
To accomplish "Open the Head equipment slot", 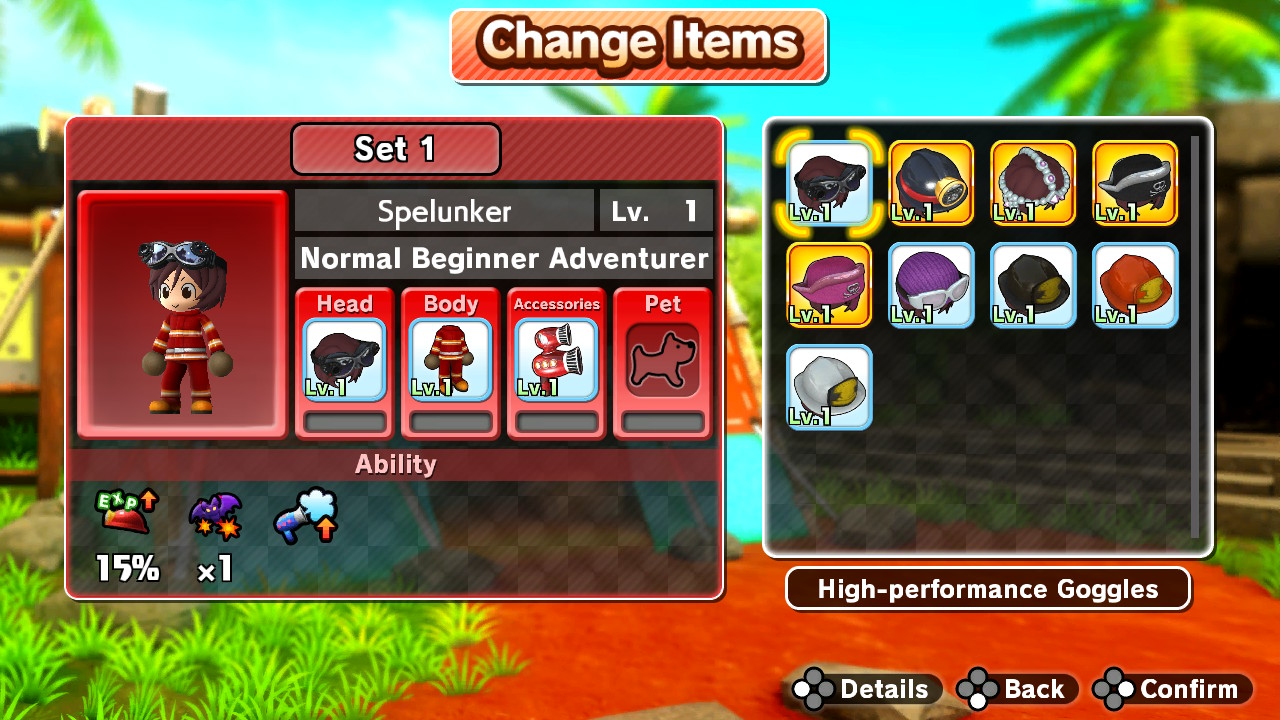I will pos(343,360).
